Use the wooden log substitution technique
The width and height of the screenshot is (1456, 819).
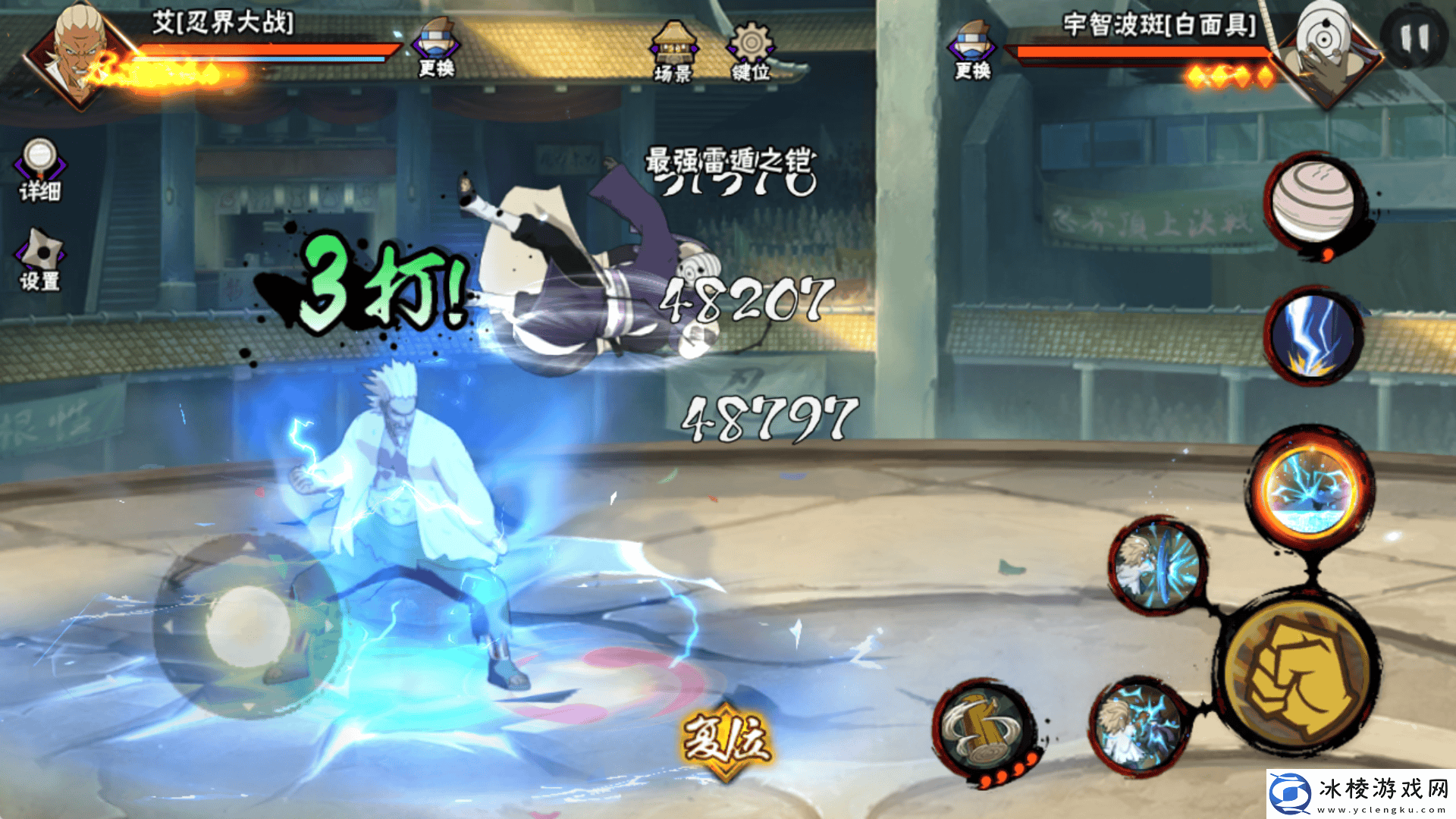(x=984, y=730)
